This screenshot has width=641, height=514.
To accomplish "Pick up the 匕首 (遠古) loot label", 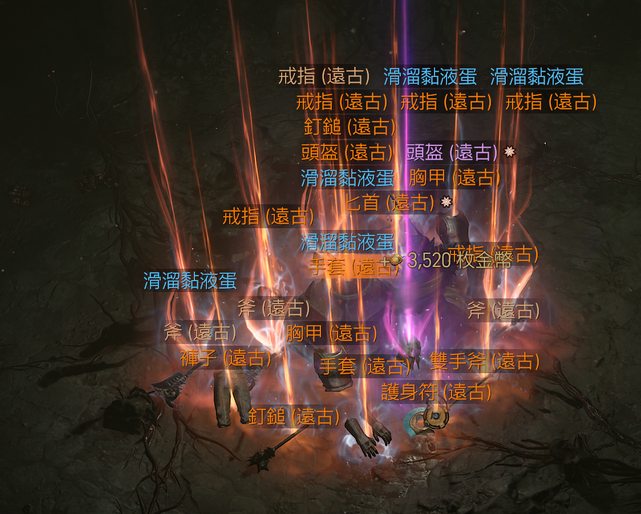I will click(x=390, y=202).
